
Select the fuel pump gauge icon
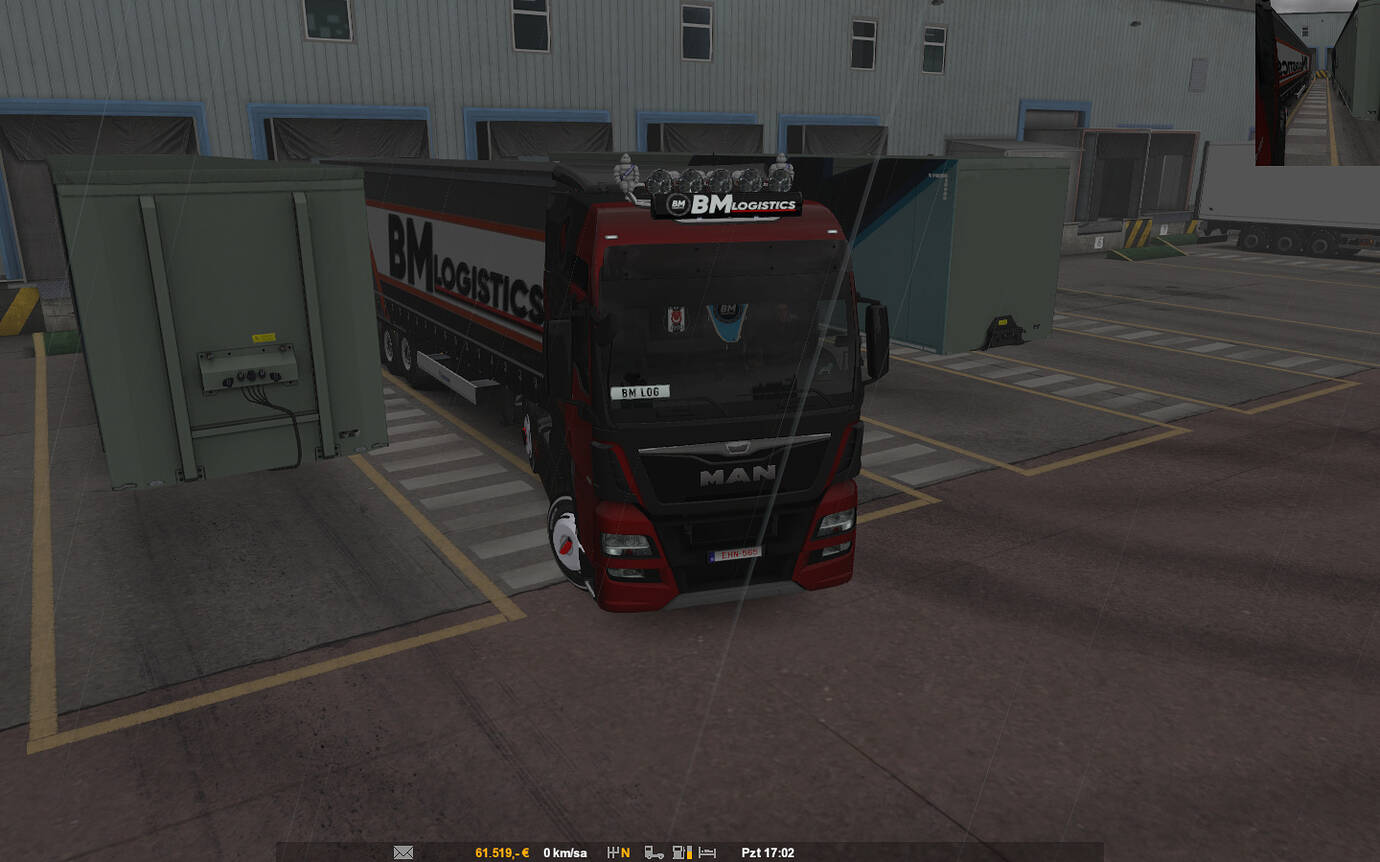(681, 853)
